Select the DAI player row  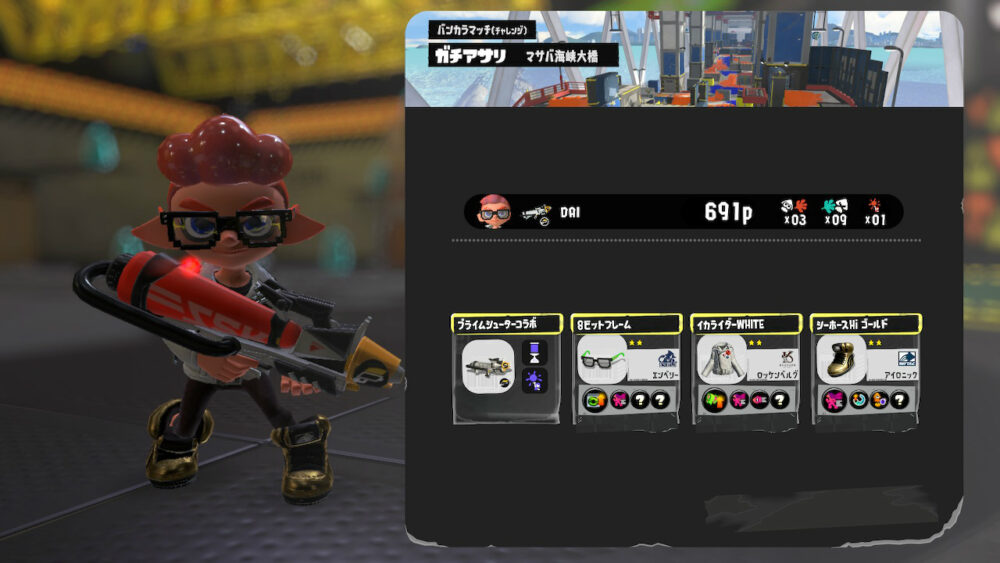click(683, 212)
